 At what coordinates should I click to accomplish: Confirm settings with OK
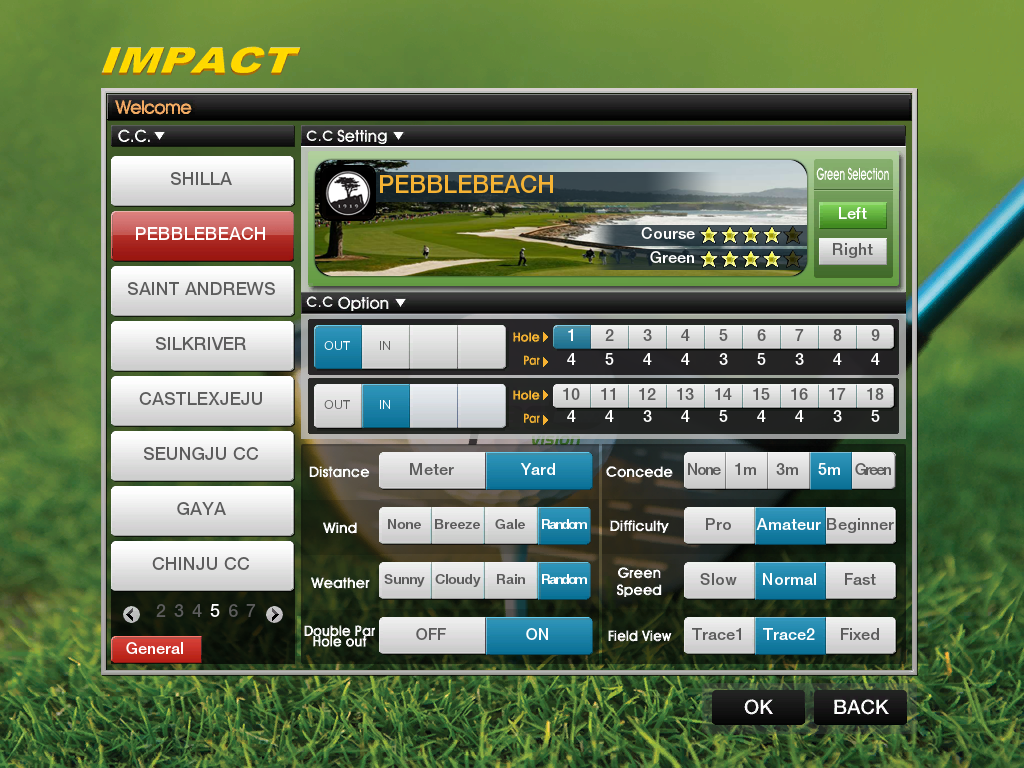[x=758, y=708]
